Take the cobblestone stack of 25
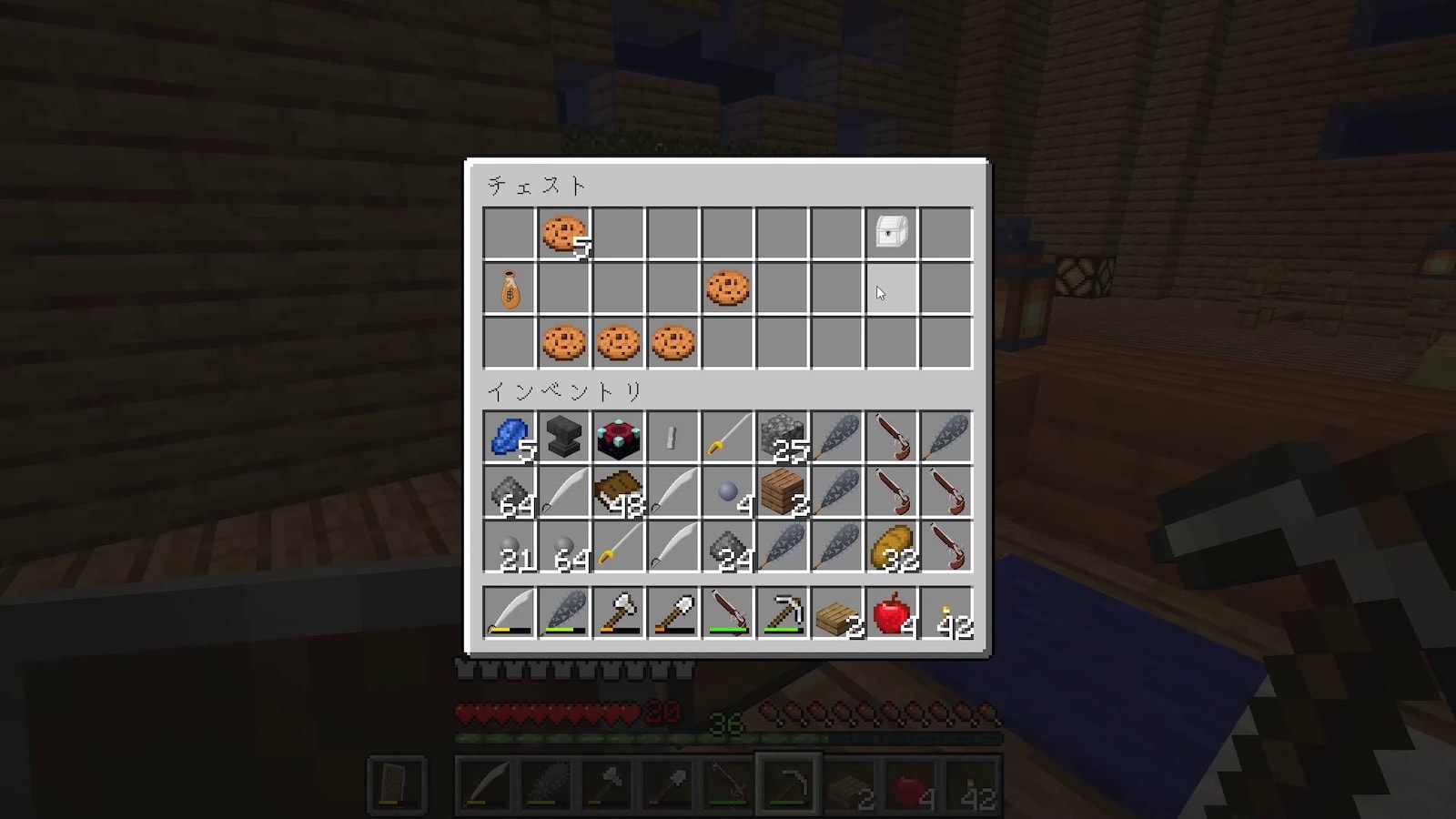This screenshot has width=1456, height=819. click(x=783, y=437)
